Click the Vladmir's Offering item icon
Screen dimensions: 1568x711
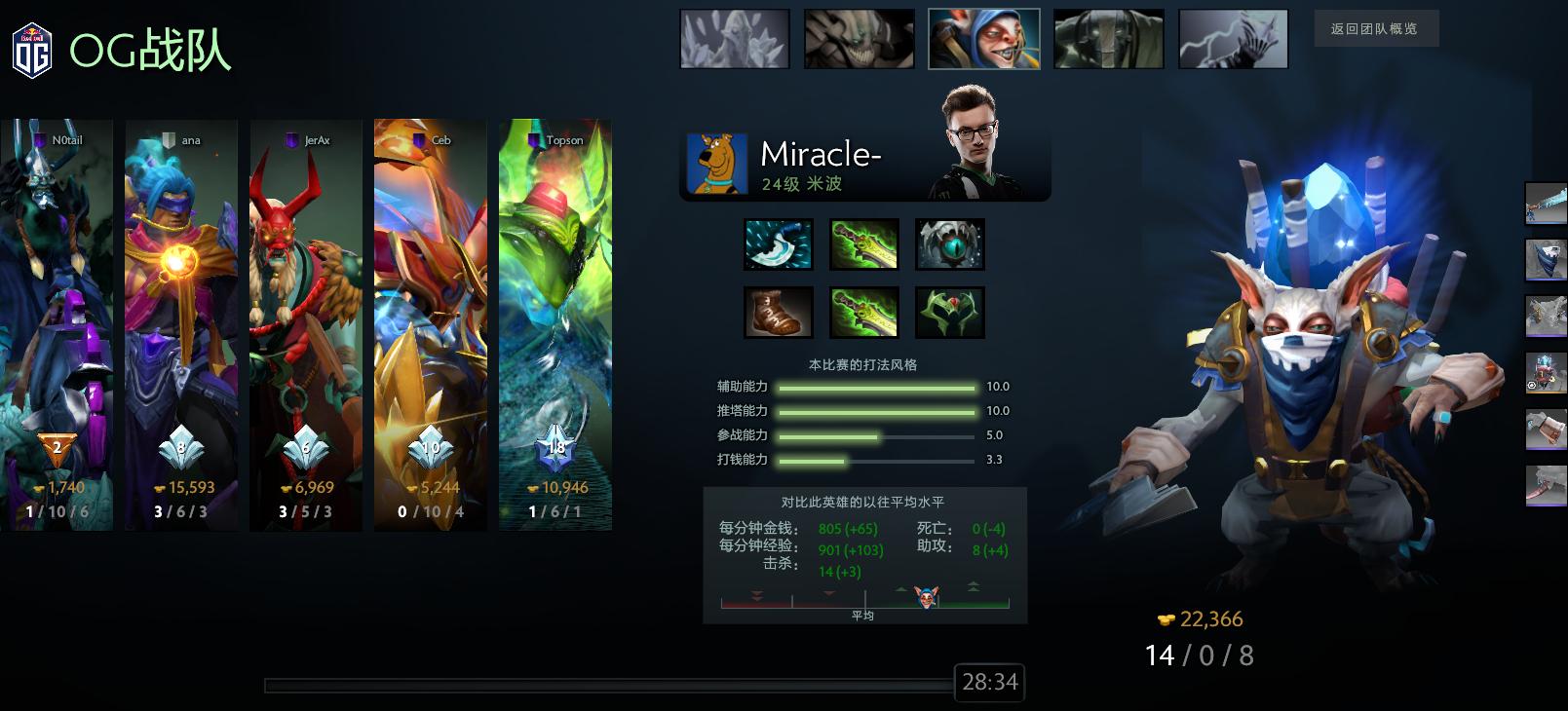pyautogui.click(x=949, y=312)
